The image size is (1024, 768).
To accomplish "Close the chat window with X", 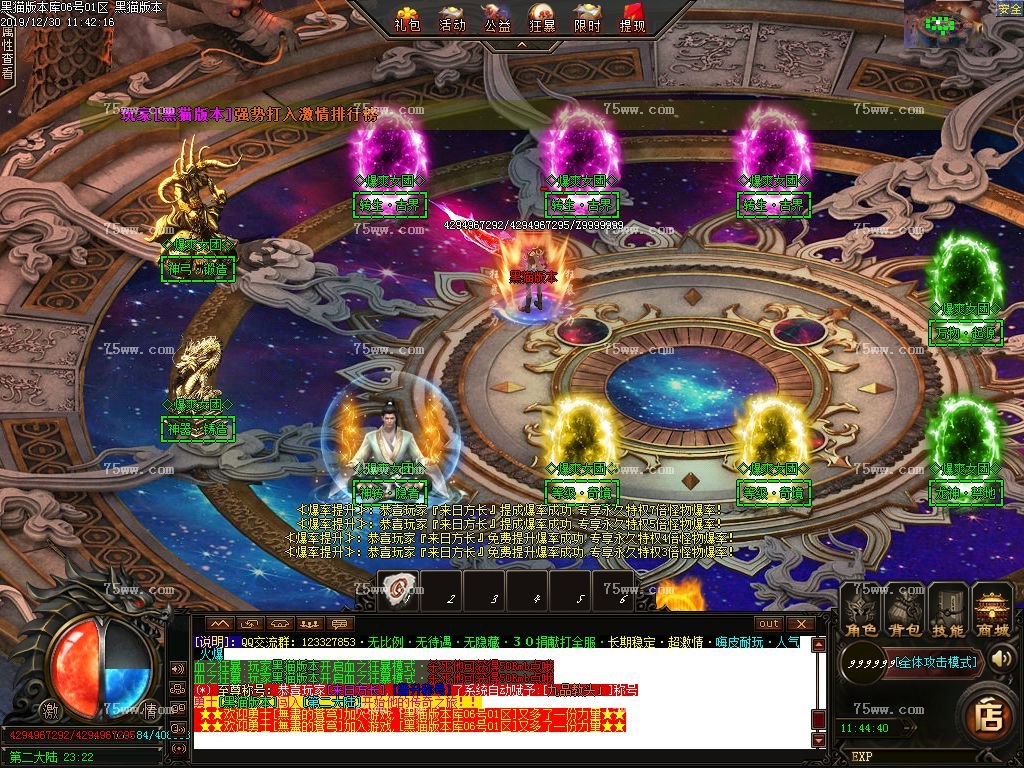I will 800,624.
